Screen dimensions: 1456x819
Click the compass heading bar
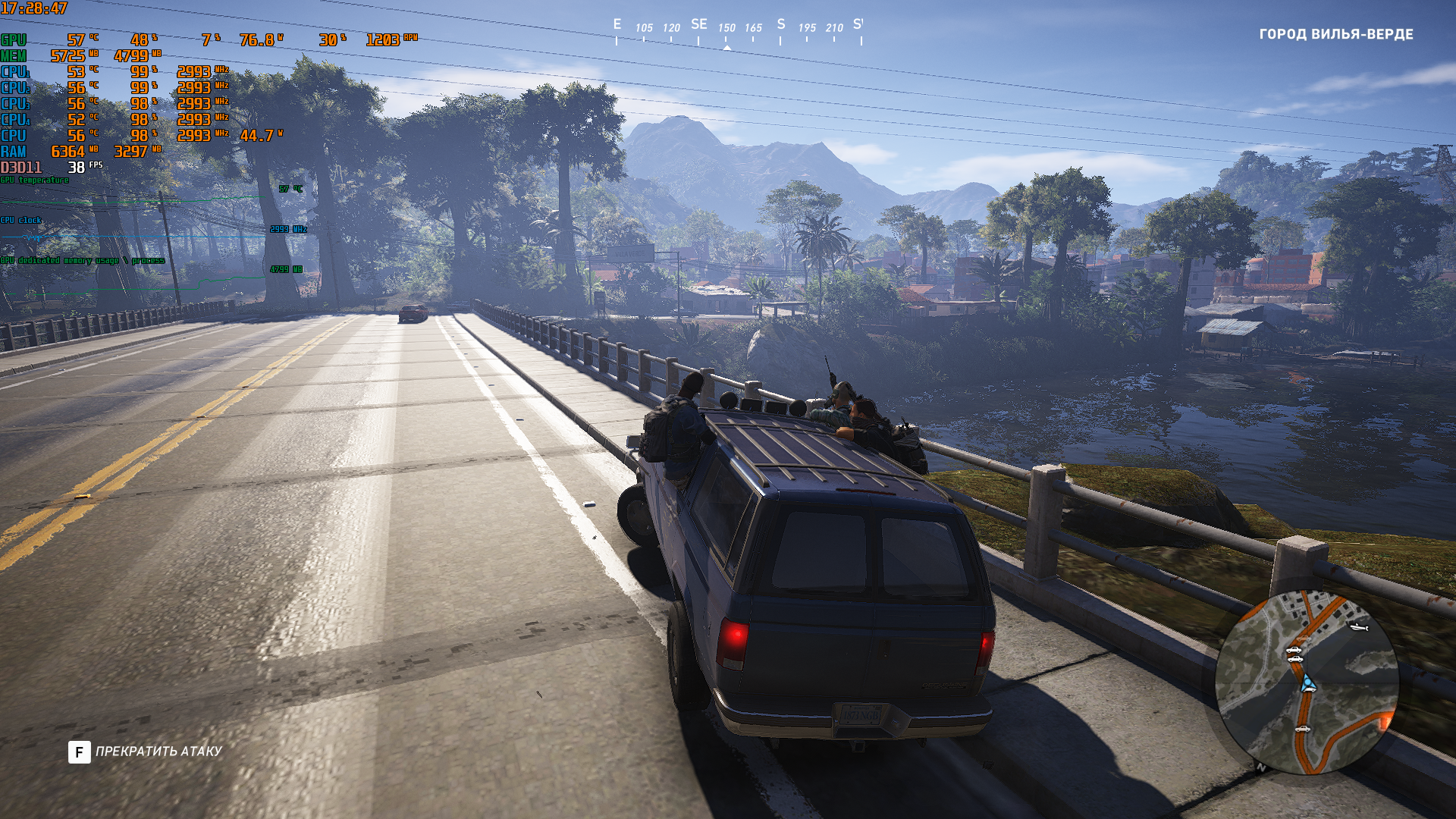pos(738,32)
